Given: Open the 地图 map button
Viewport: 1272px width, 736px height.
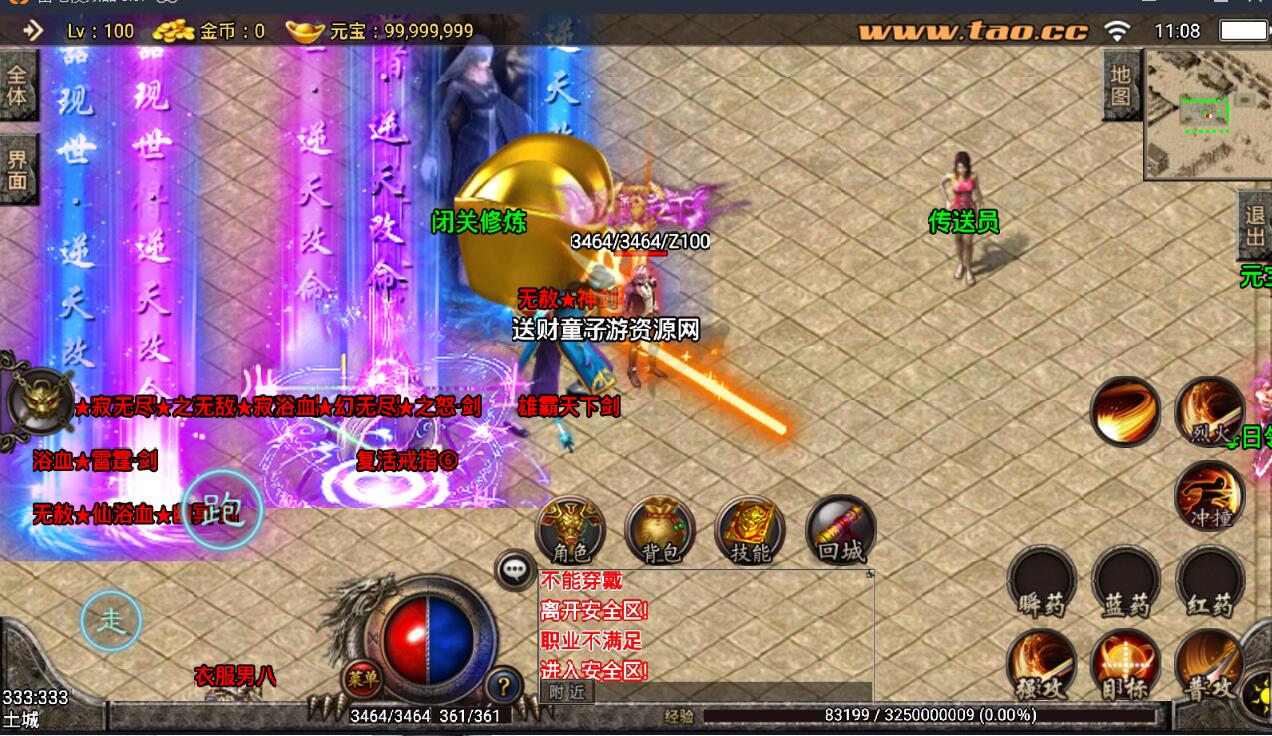Looking at the screenshot, I should point(1121,85).
